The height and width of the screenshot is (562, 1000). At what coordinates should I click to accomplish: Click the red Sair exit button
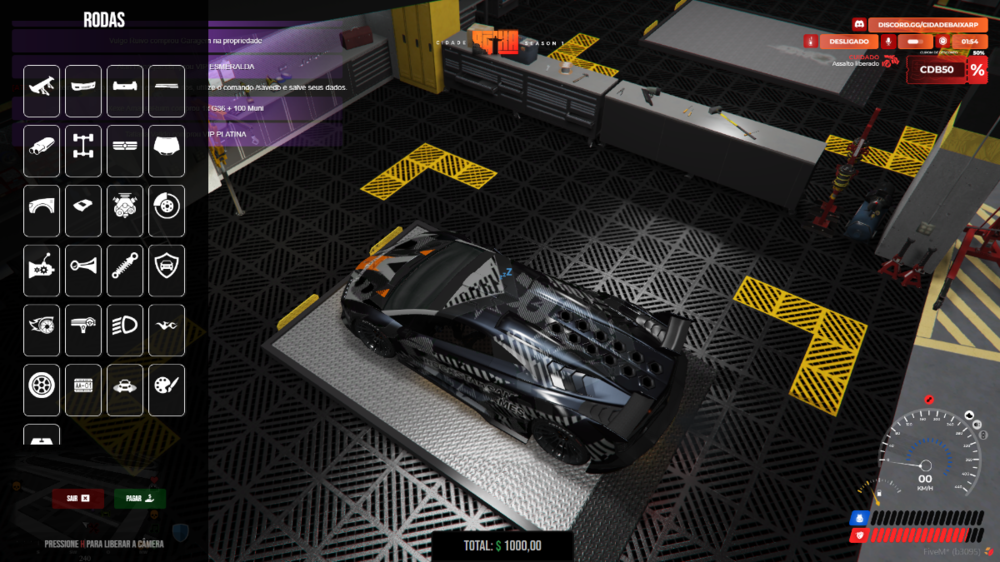(78, 498)
